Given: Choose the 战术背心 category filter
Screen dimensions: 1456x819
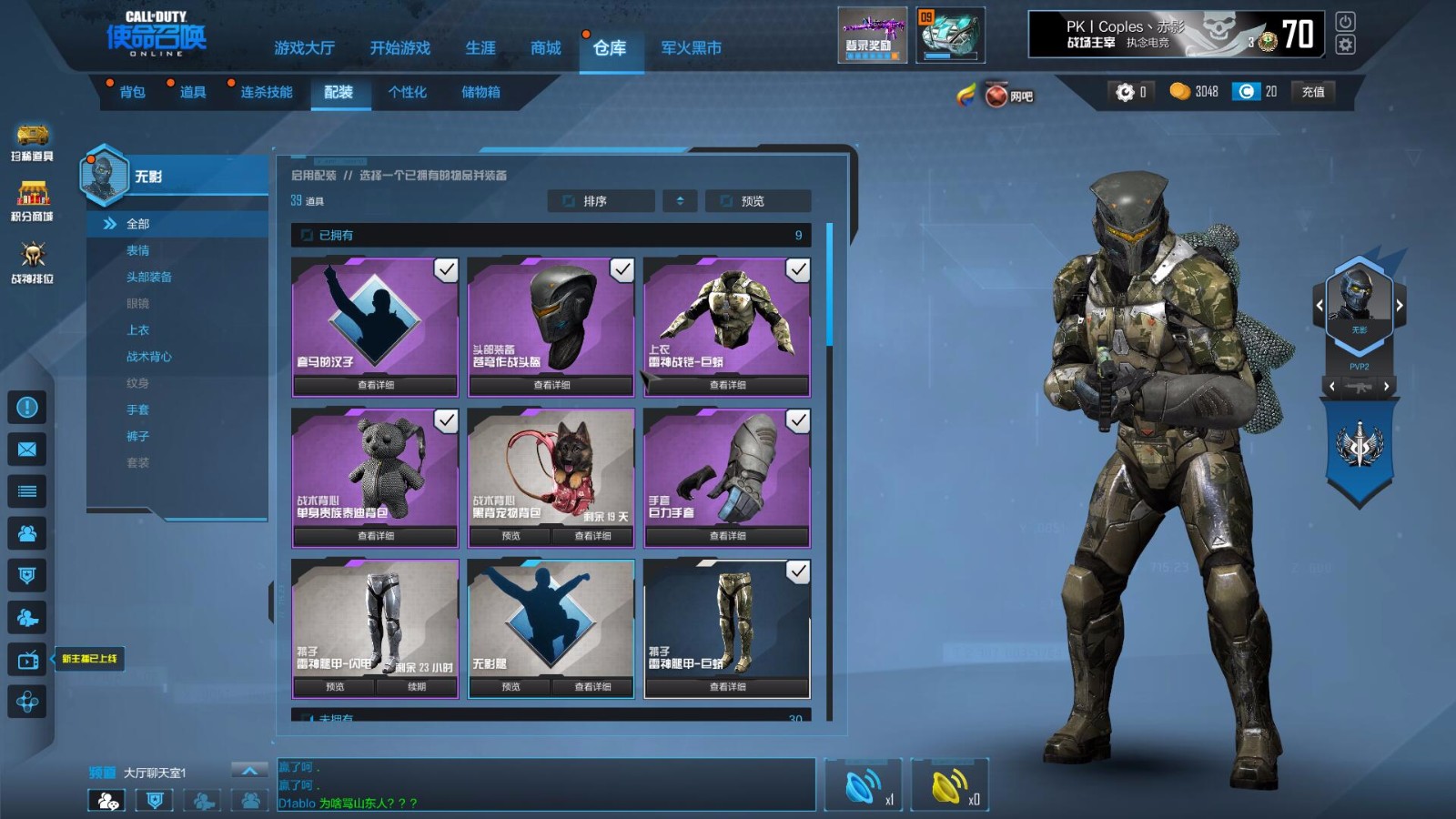Looking at the screenshot, I should 149,357.
